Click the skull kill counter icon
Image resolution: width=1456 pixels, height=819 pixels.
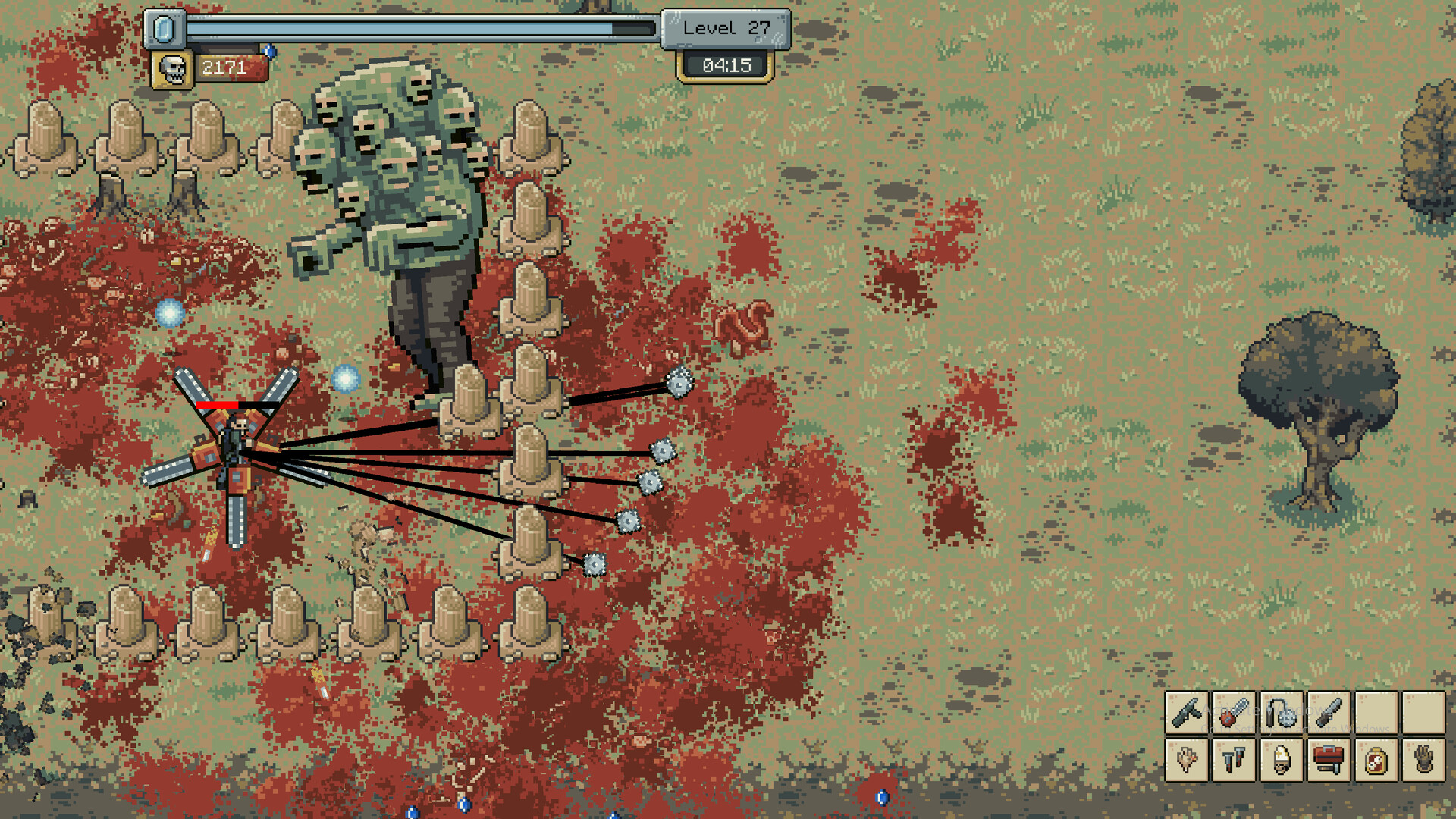(x=173, y=68)
